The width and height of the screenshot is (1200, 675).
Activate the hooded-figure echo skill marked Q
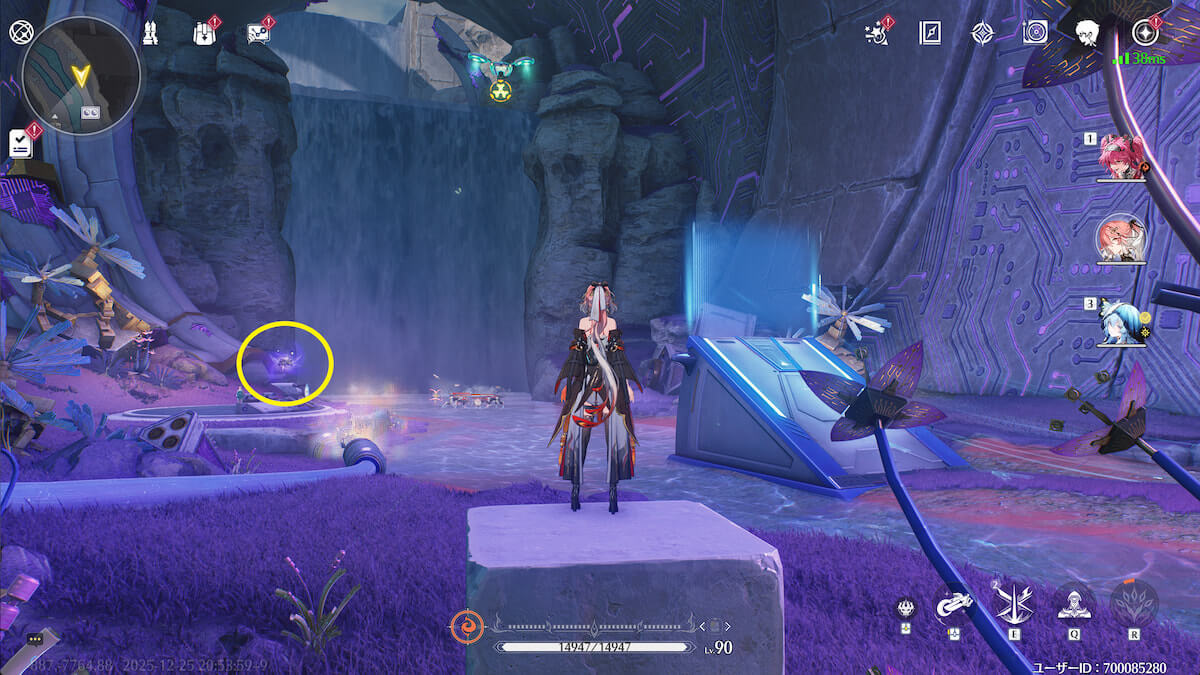[x=1072, y=603]
